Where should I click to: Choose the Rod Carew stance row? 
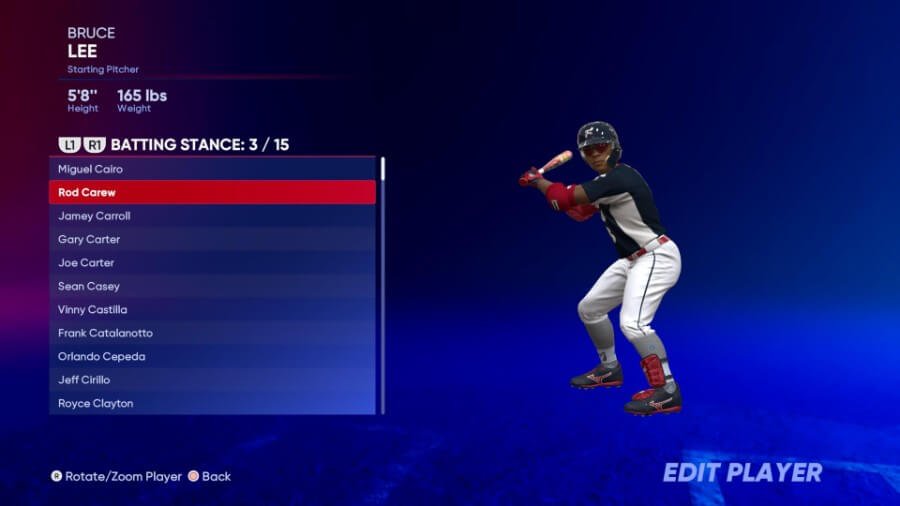click(212, 192)
